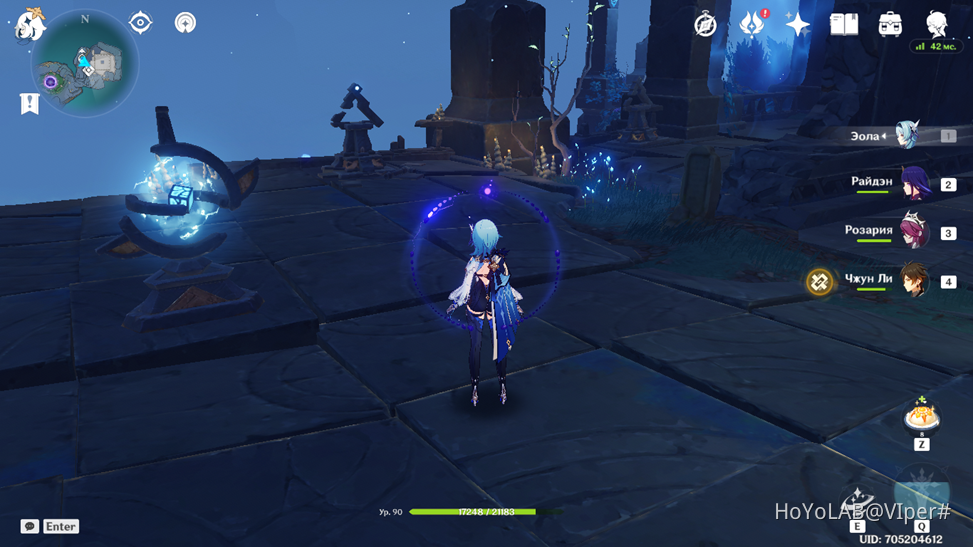The image size is (973, 547).
Task: Use the healing food dish quick item
Action: click(x=921, y=416)
